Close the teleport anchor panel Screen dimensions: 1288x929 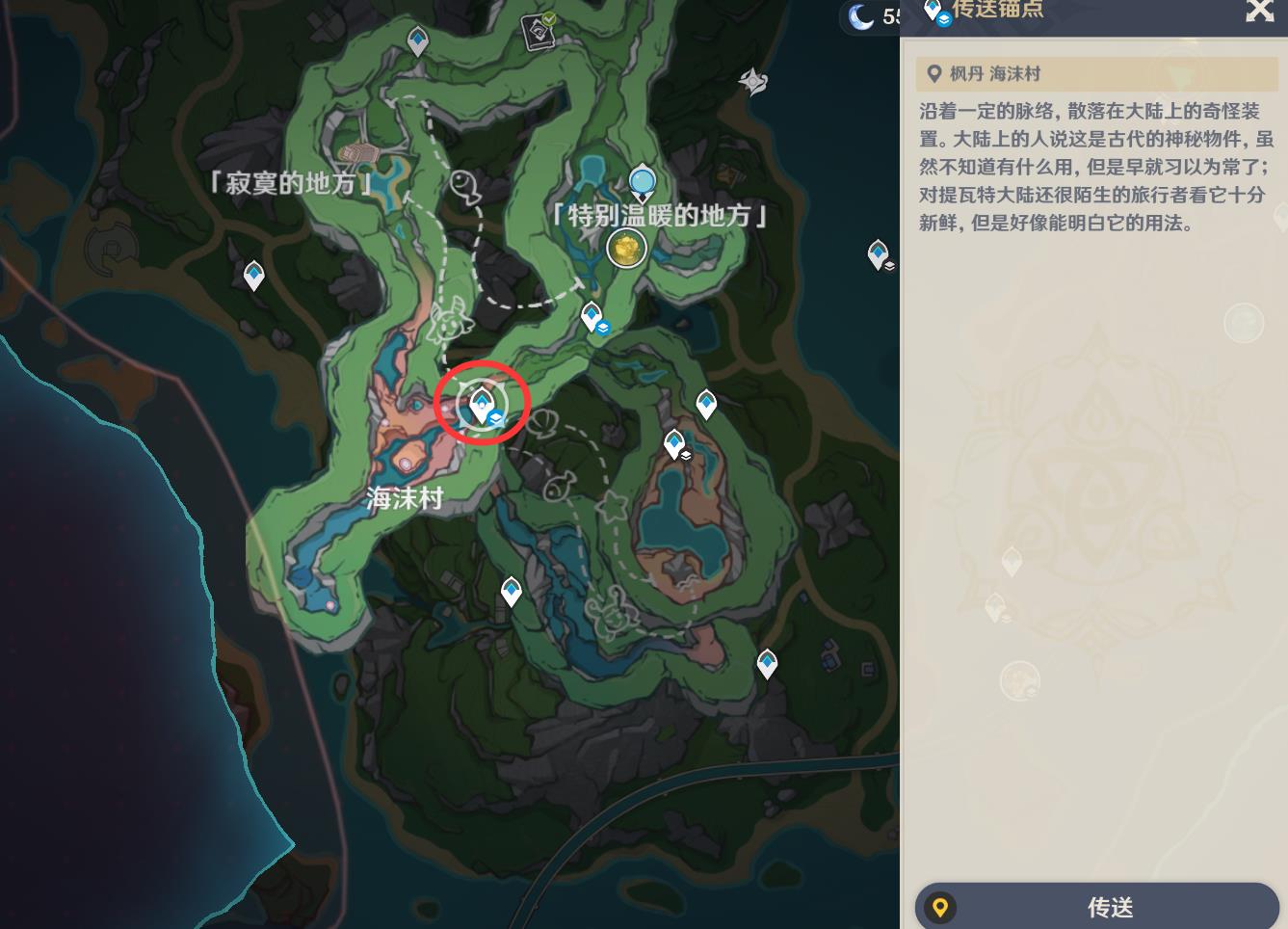click(x=1259, y=13)
